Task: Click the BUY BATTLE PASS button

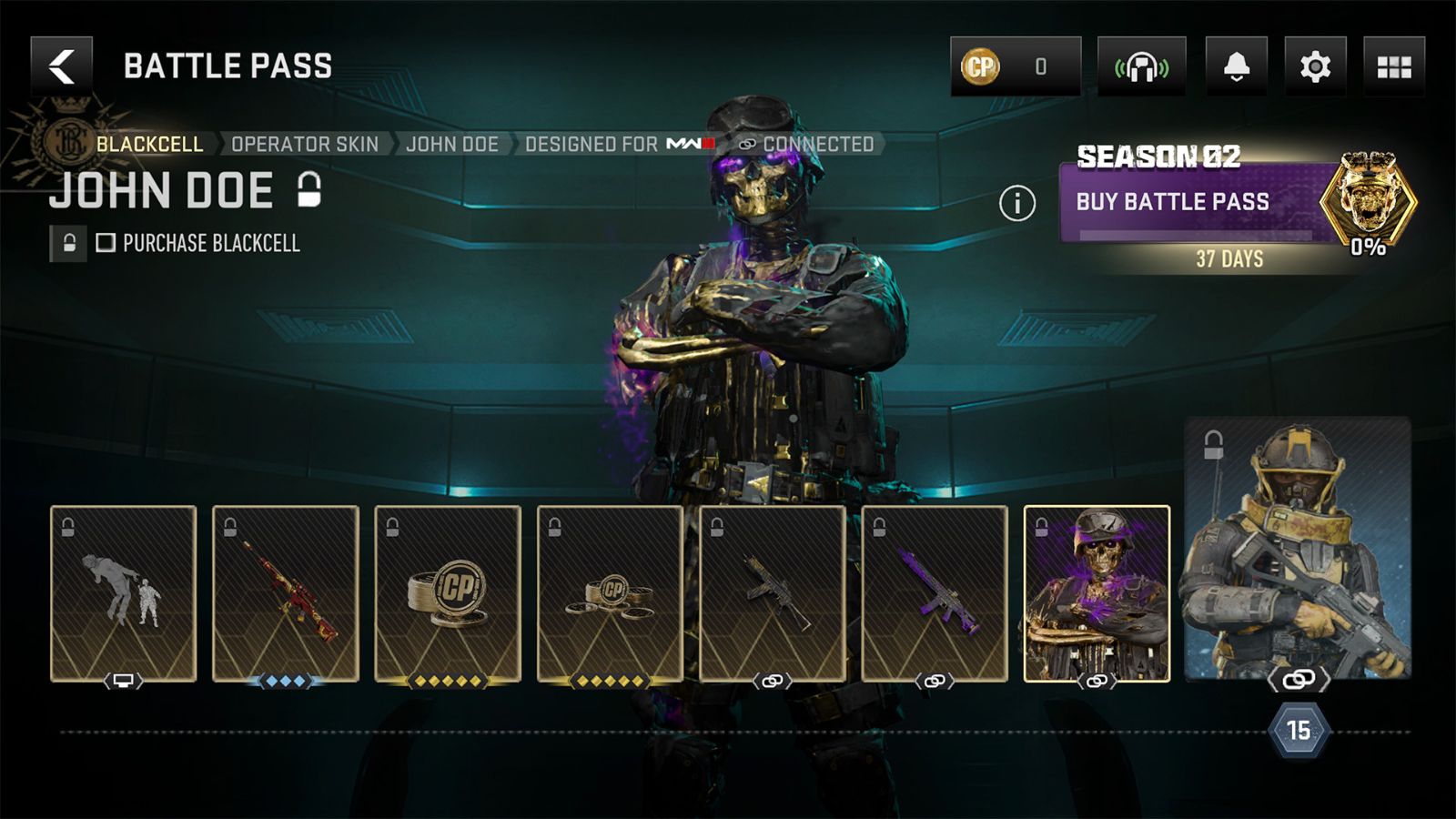Action: (1175, 205)
